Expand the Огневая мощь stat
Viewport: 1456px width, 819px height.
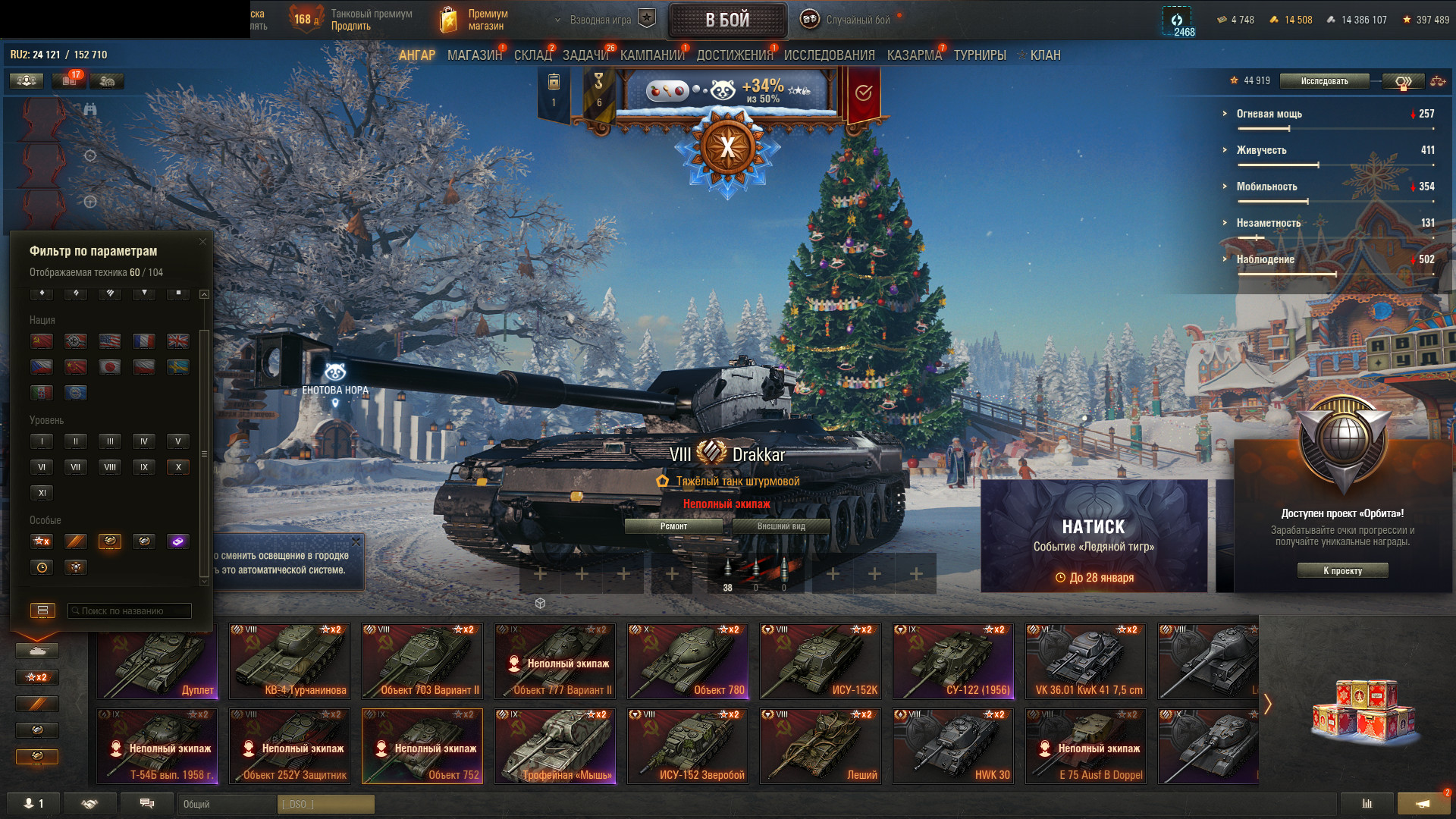(x=1269, y=114)
